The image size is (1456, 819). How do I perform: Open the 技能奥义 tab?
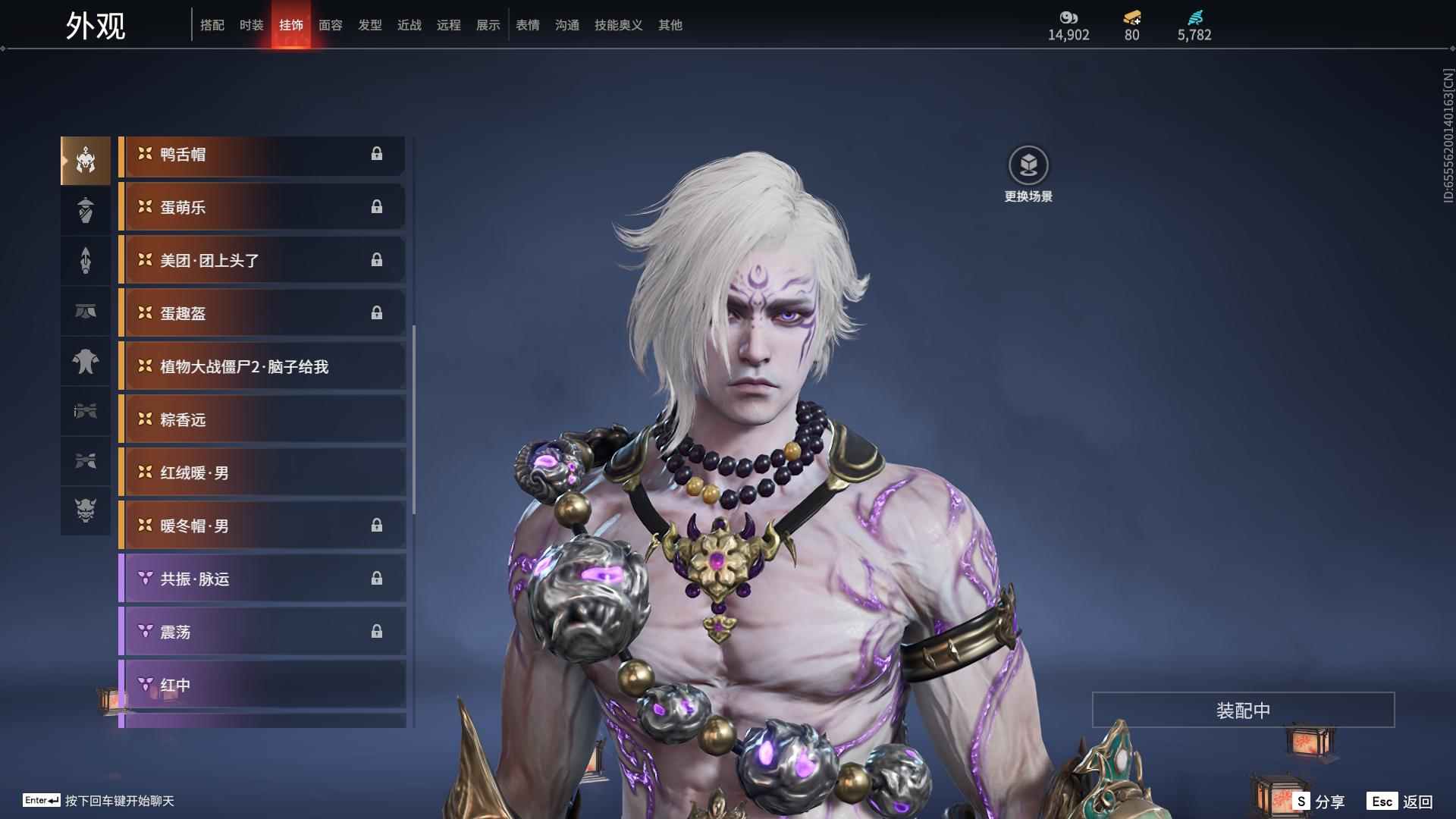click(x=618, y=25)
